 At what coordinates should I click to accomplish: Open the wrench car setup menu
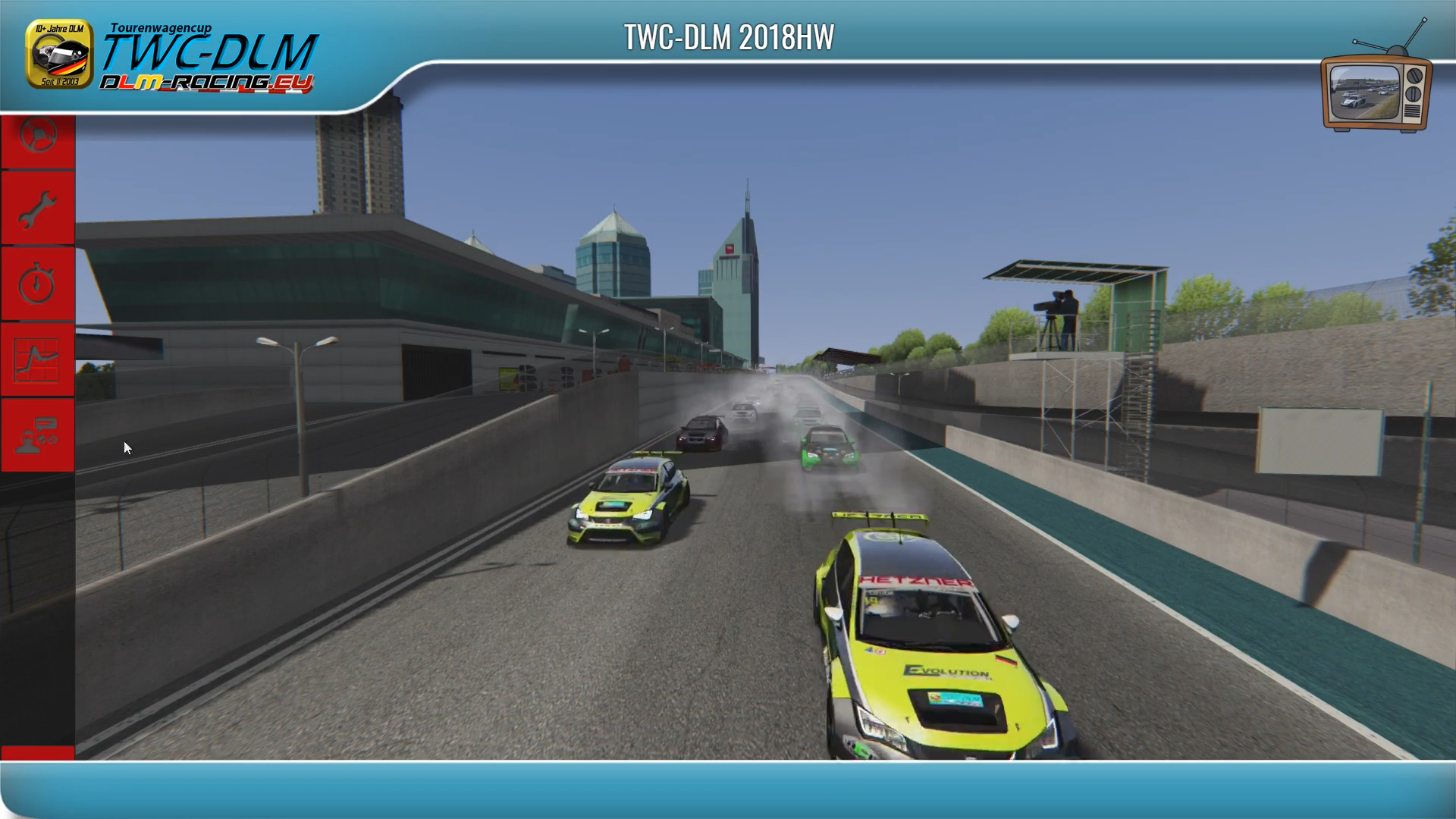click(38, 209)
